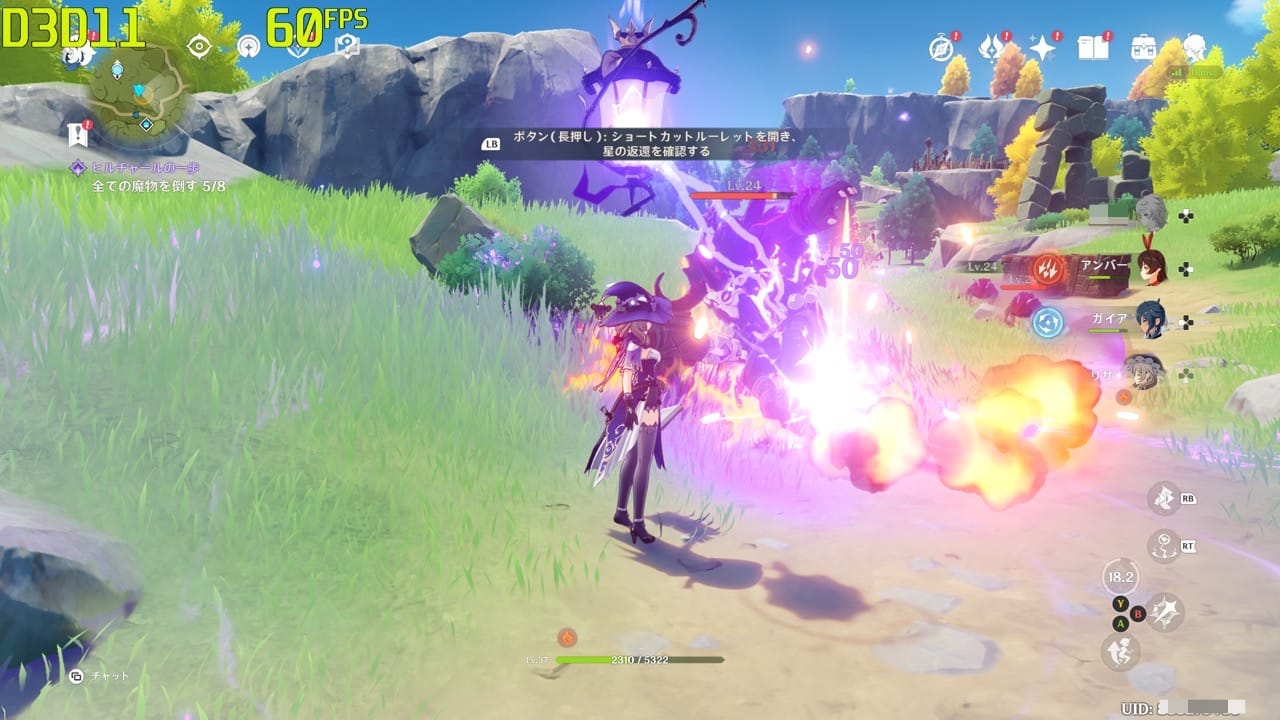Open the wish star icon

point(1042,47)
